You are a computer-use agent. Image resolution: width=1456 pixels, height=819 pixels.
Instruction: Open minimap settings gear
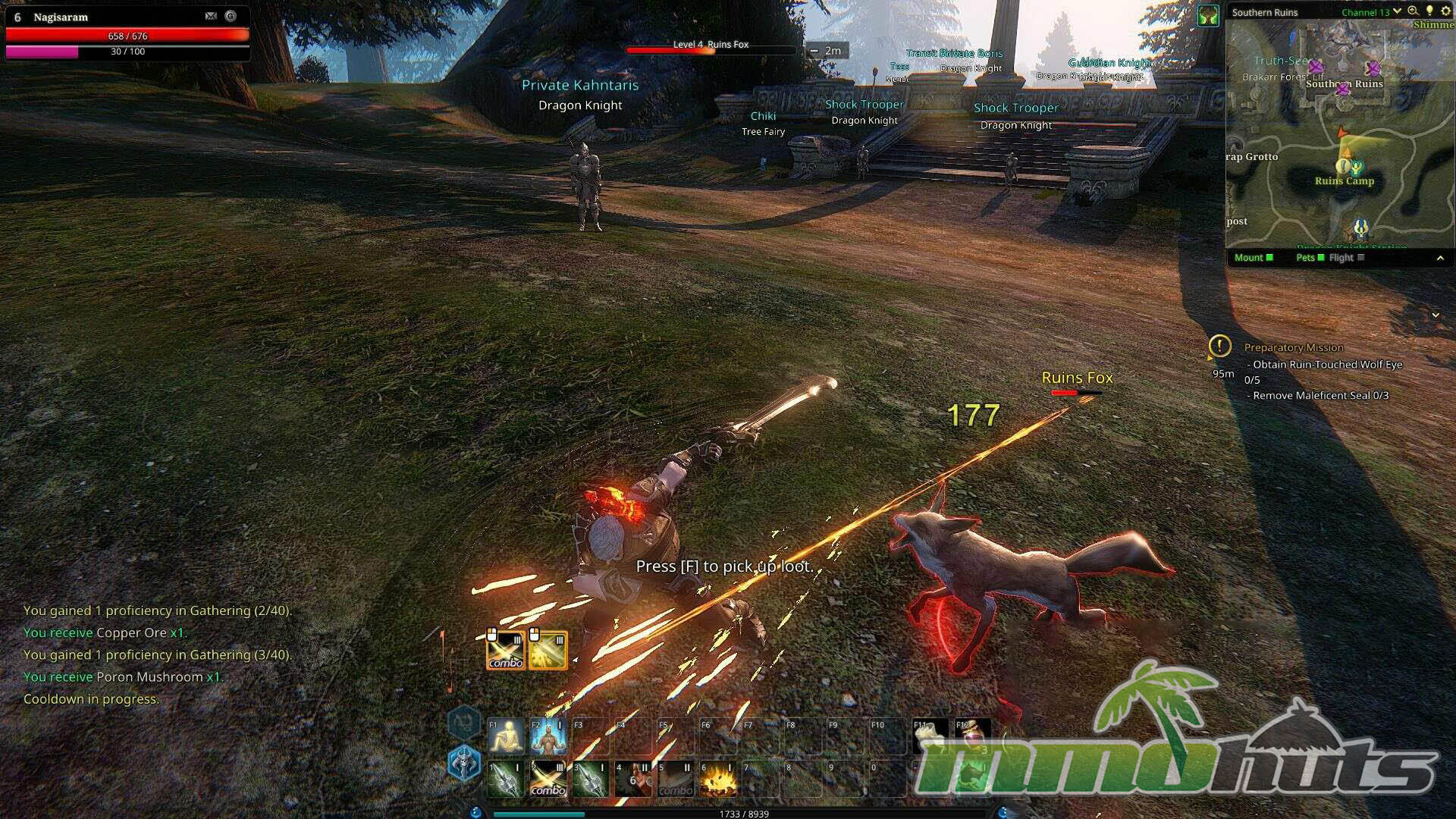(1445, 11)
